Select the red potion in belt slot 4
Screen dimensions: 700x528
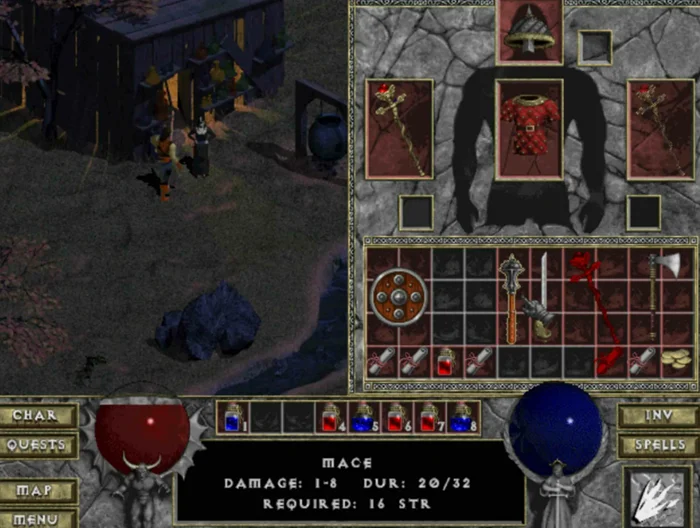[333, 416]
